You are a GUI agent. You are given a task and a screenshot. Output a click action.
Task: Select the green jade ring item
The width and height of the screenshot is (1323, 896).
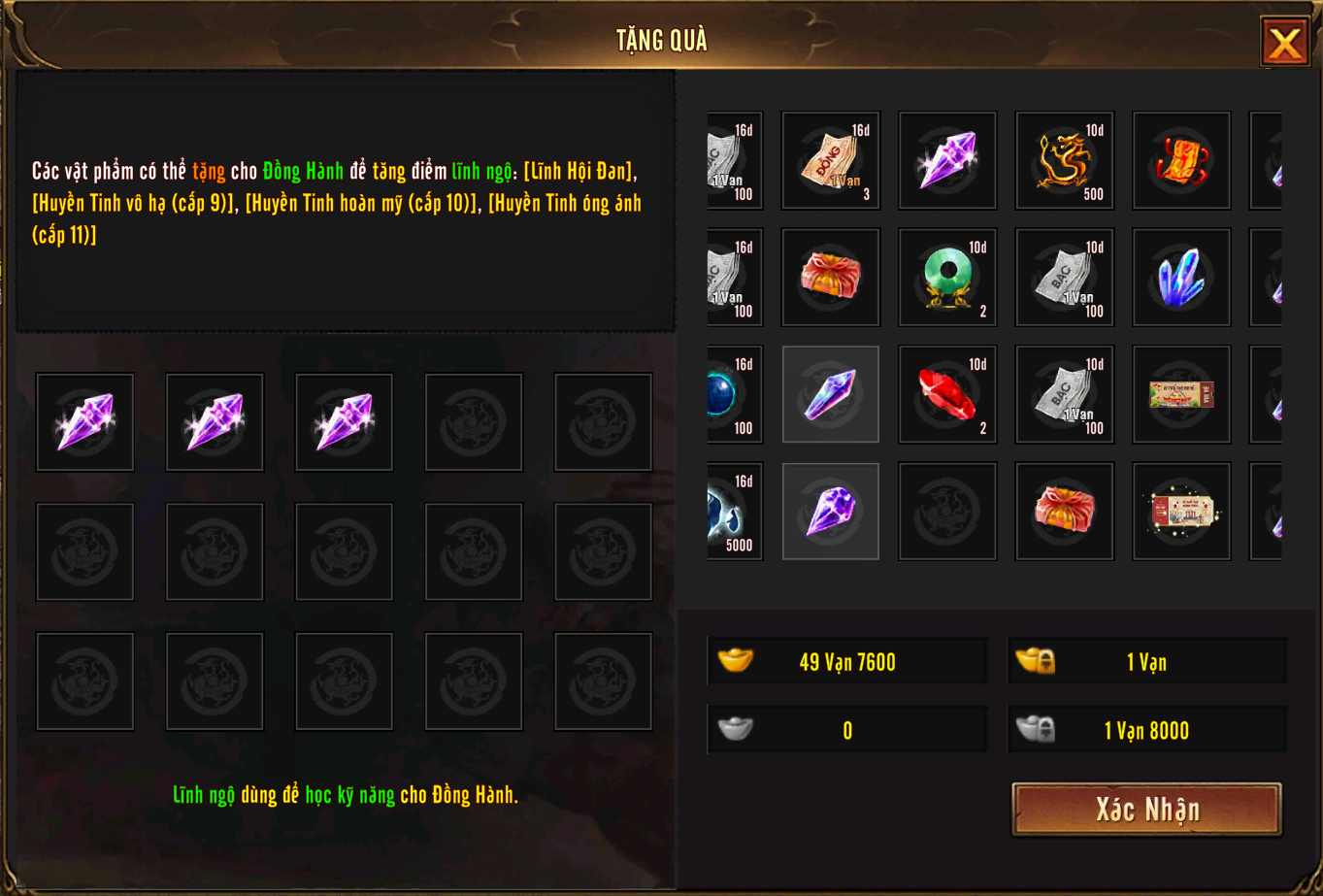coord(947,278)
